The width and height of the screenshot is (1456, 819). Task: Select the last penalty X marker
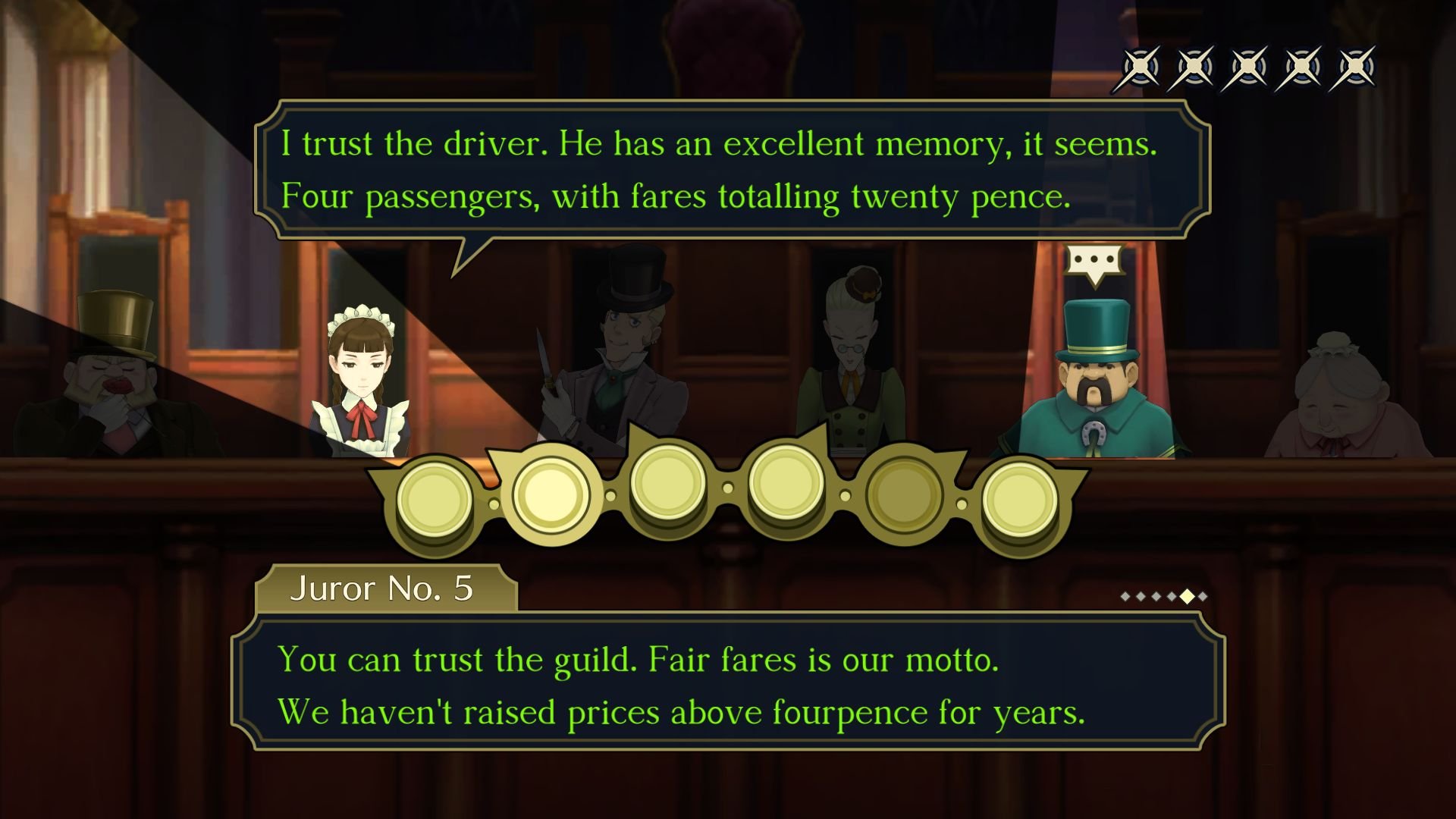1357,67
